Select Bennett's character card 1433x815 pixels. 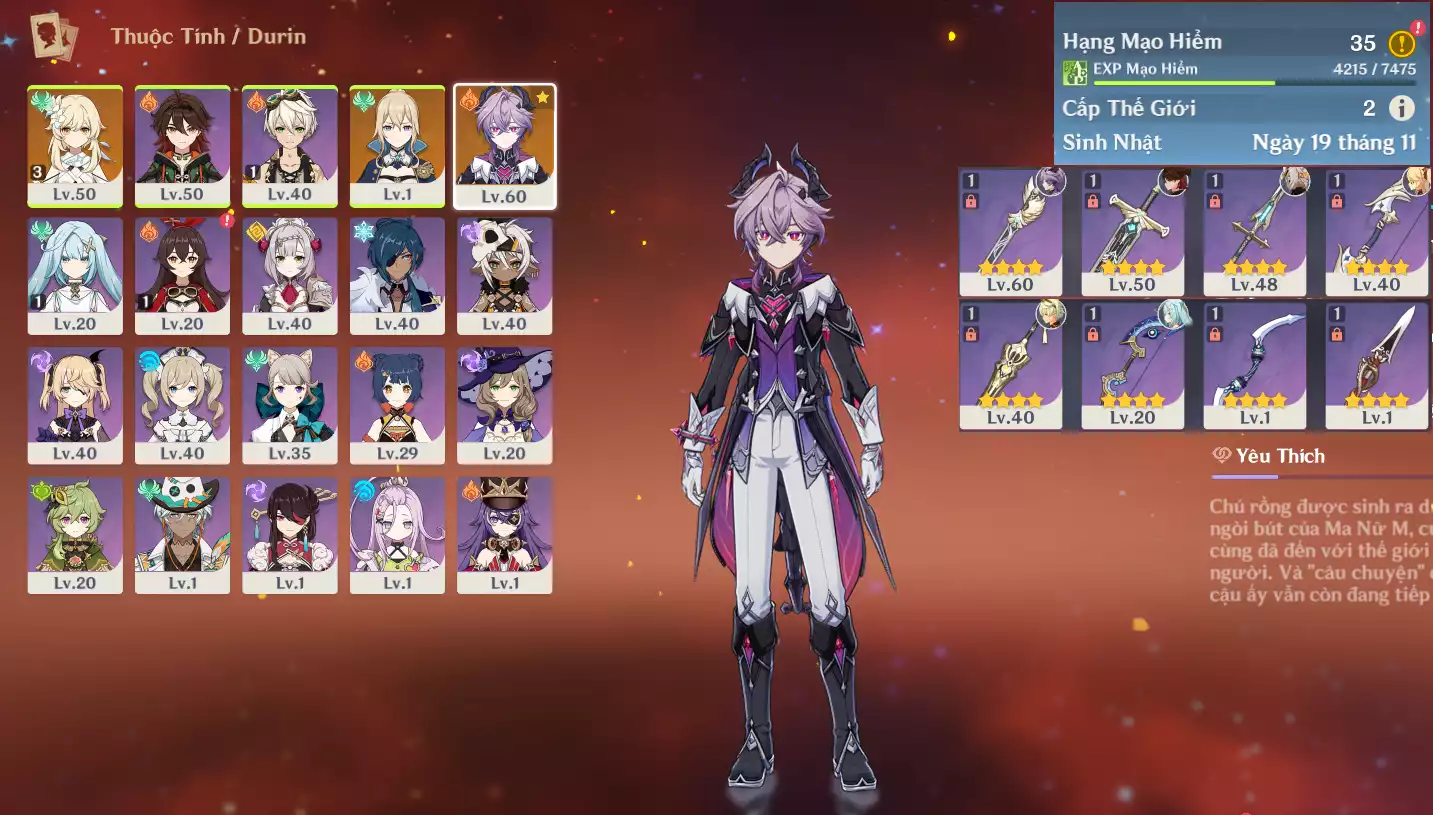point(290,146)
